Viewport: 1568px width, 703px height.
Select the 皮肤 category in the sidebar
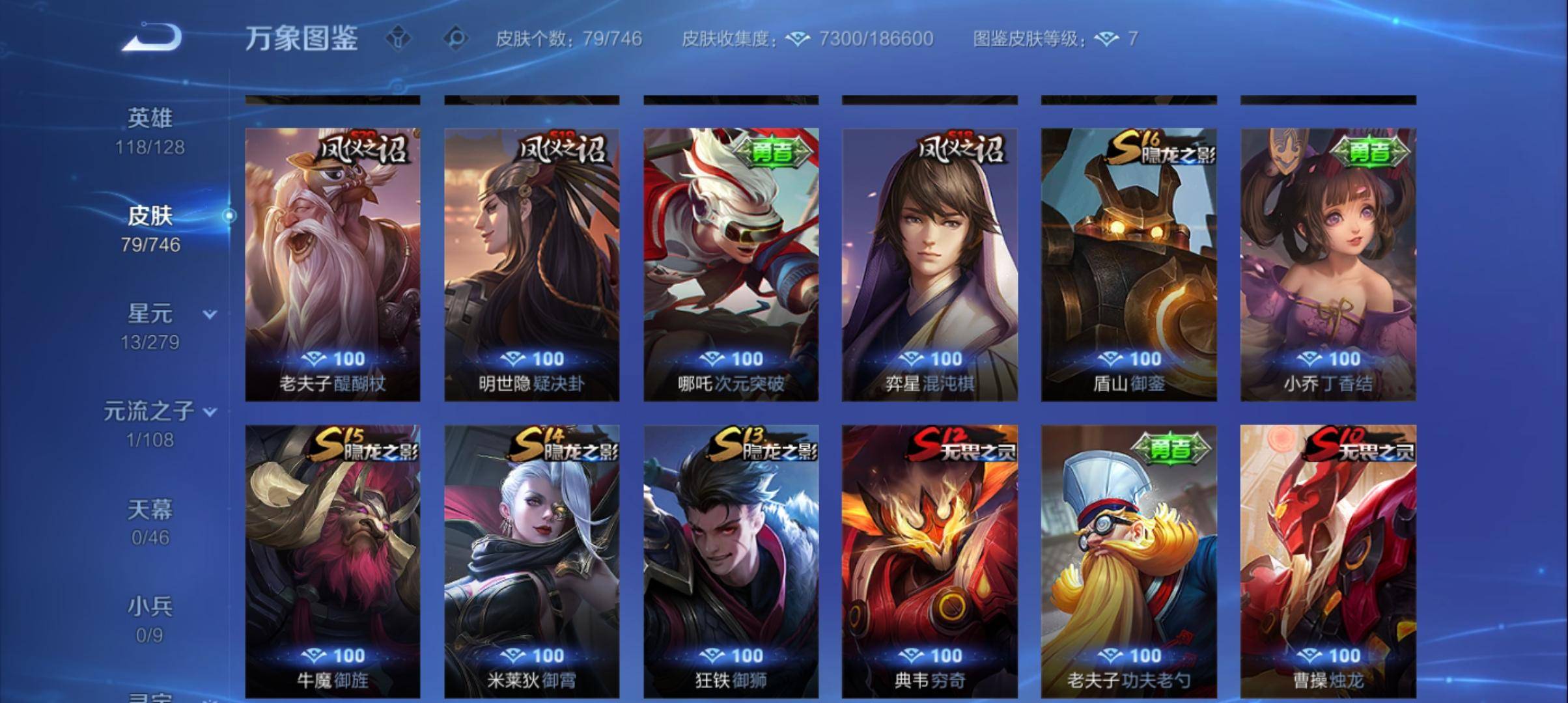coord(151,217)
